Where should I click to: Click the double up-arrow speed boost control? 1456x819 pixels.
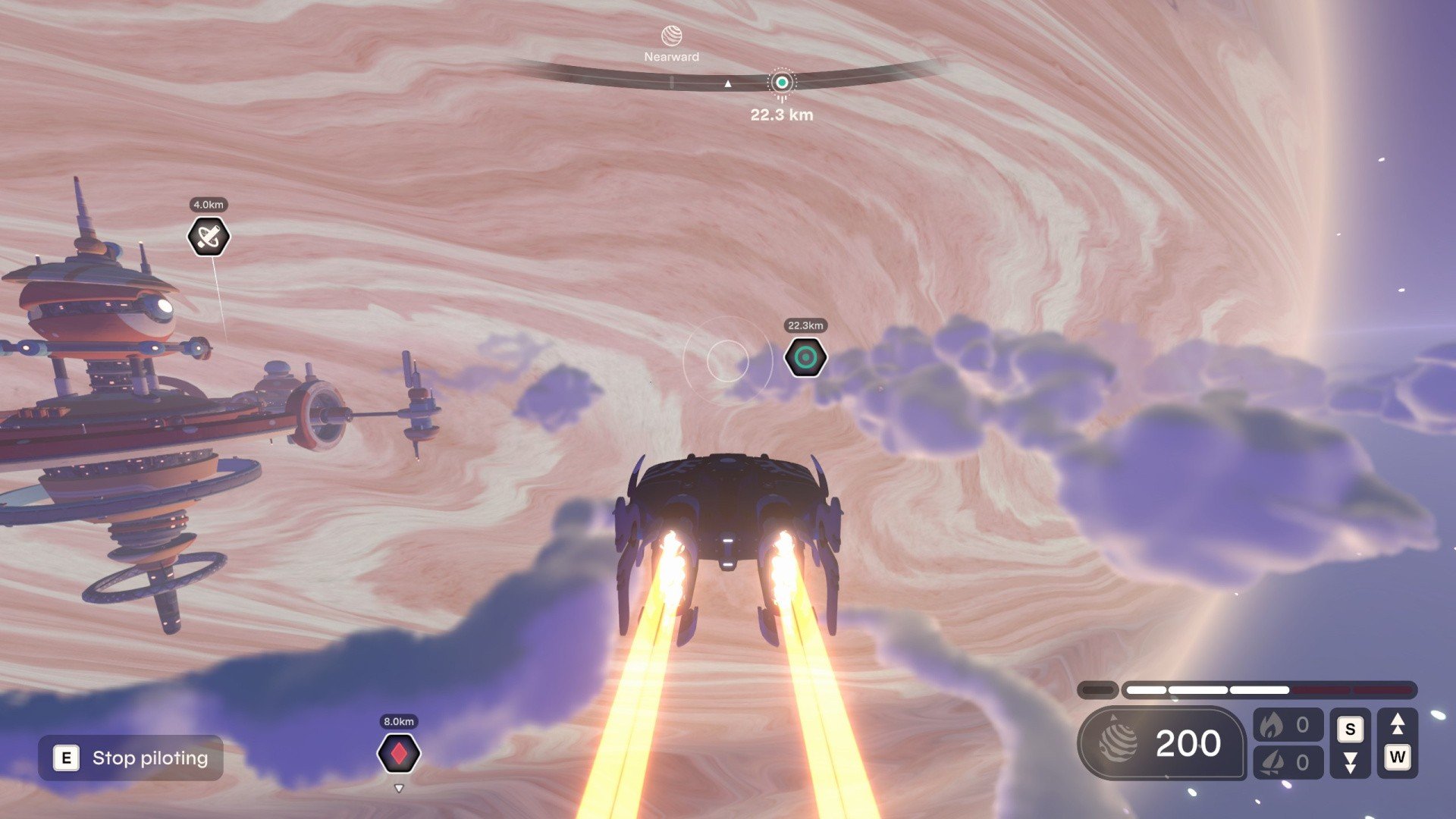click(x=1398, y=722)
